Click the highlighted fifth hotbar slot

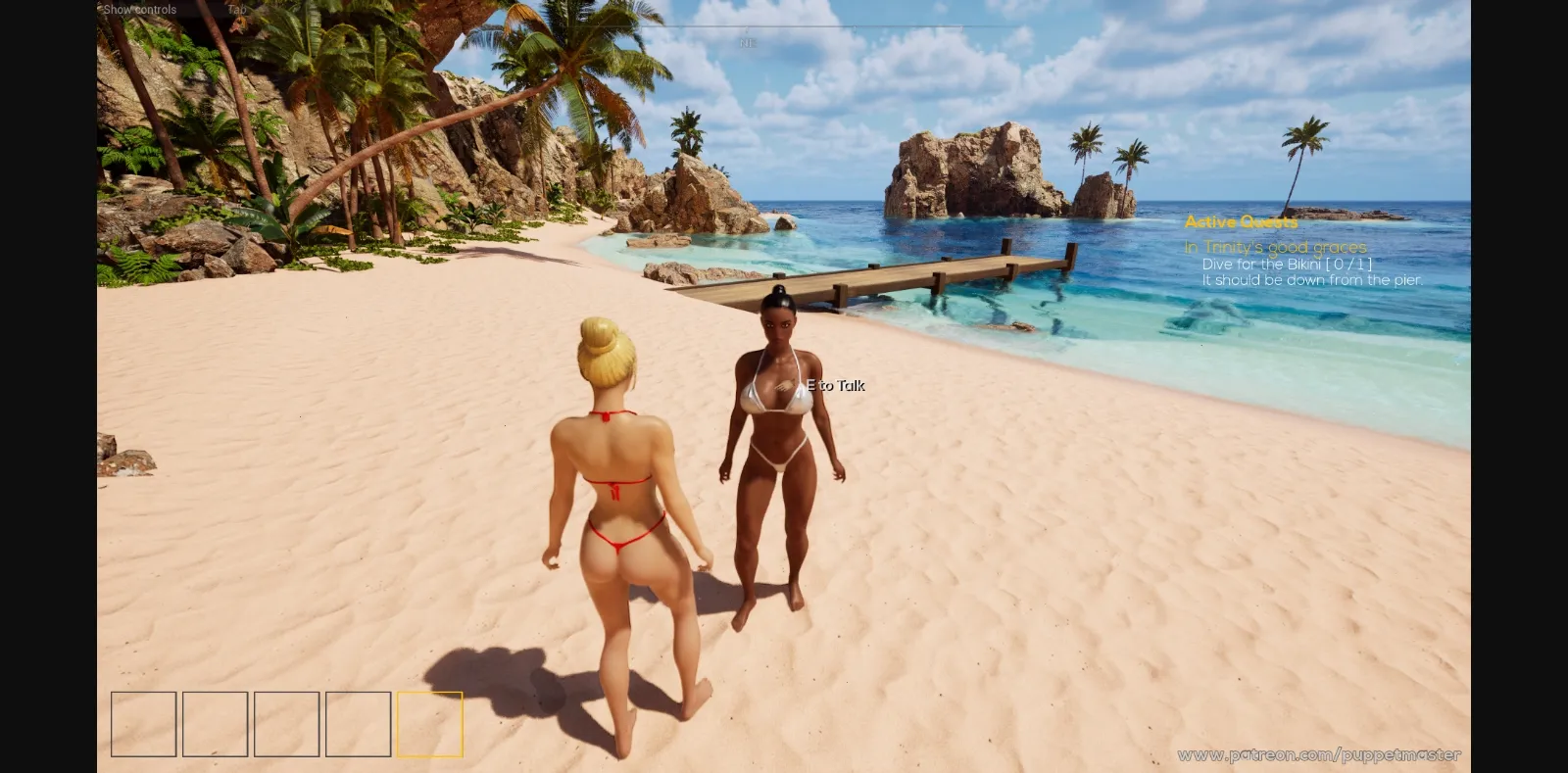(429, 725)
